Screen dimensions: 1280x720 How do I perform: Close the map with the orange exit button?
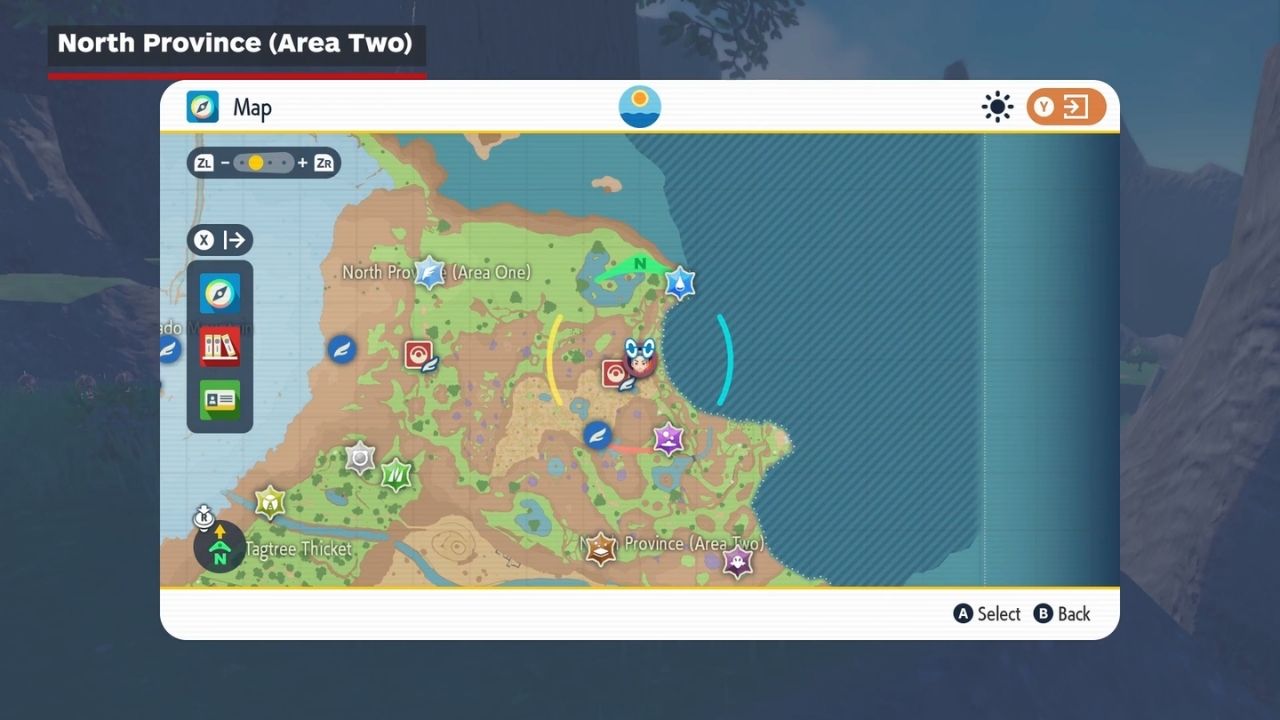[x=1066, y=107]
